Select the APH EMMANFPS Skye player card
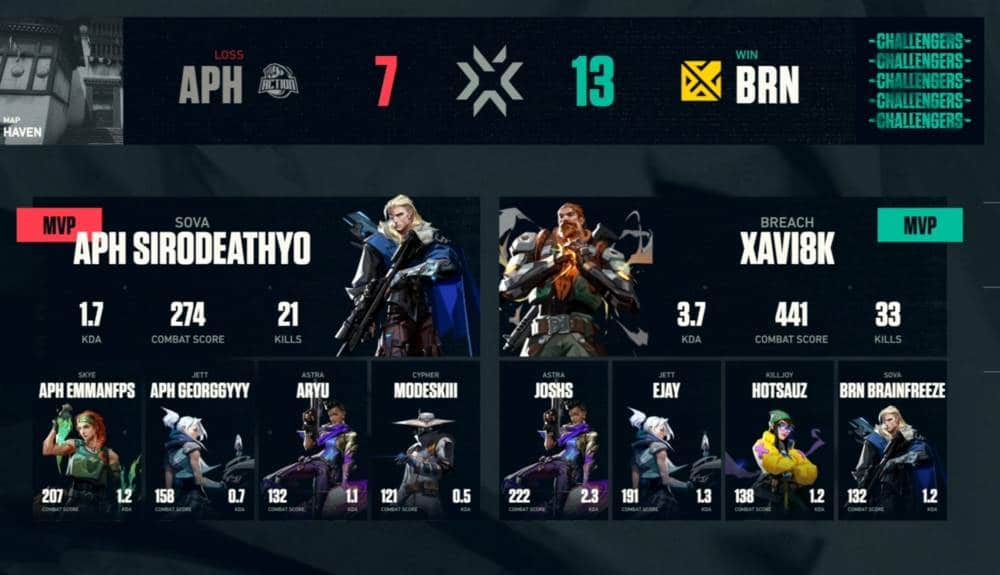Viewport: 1000px width, 575px height. click(88, 440)
